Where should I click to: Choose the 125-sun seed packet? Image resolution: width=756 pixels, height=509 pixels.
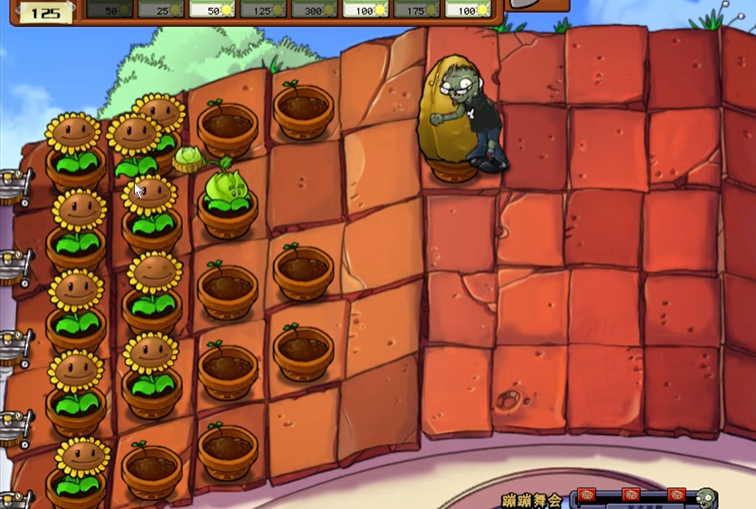[x=262, y=9]
